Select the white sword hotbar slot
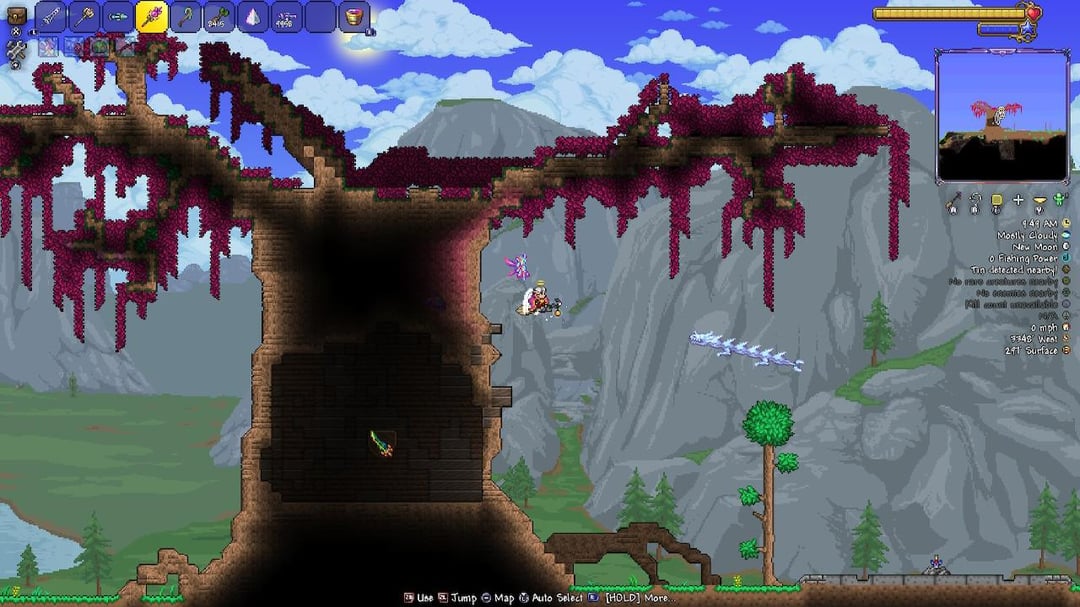Image resolution: width=1080 pixels, height=607 pixels. click(51, 17)
